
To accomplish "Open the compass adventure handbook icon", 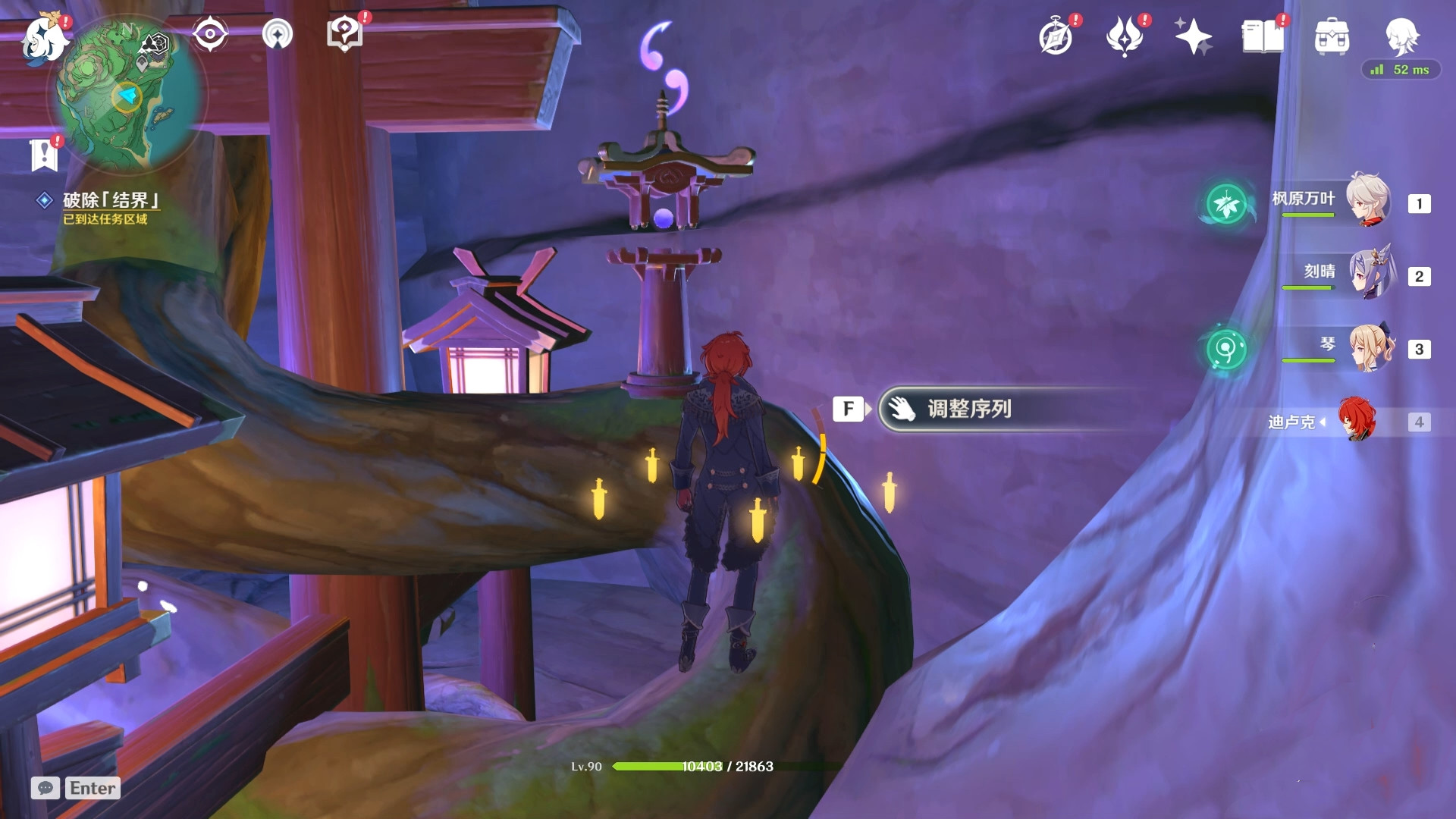I will [1056, 36].
